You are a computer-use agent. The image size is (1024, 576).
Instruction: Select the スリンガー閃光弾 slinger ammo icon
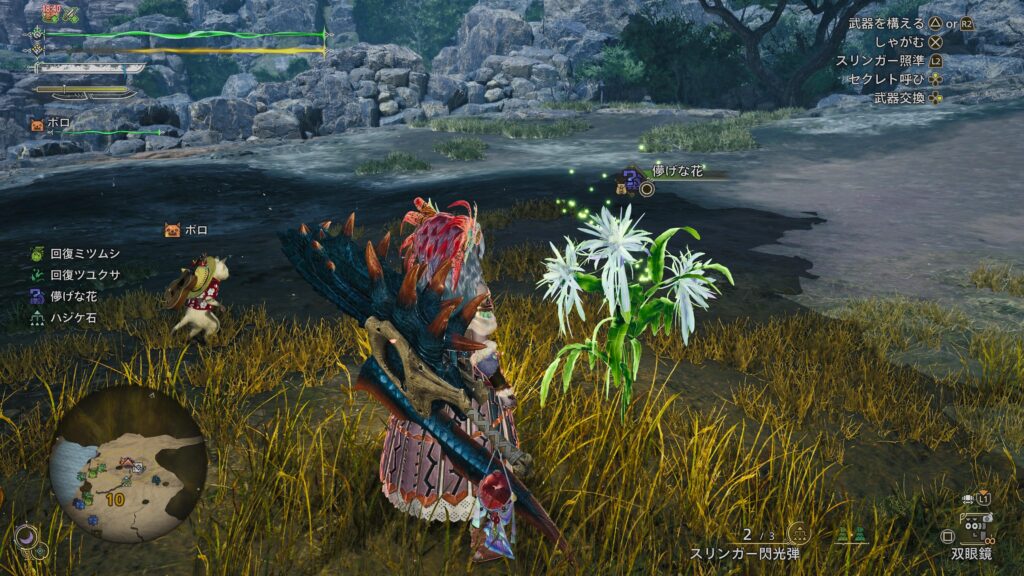(x=797, y=533)
